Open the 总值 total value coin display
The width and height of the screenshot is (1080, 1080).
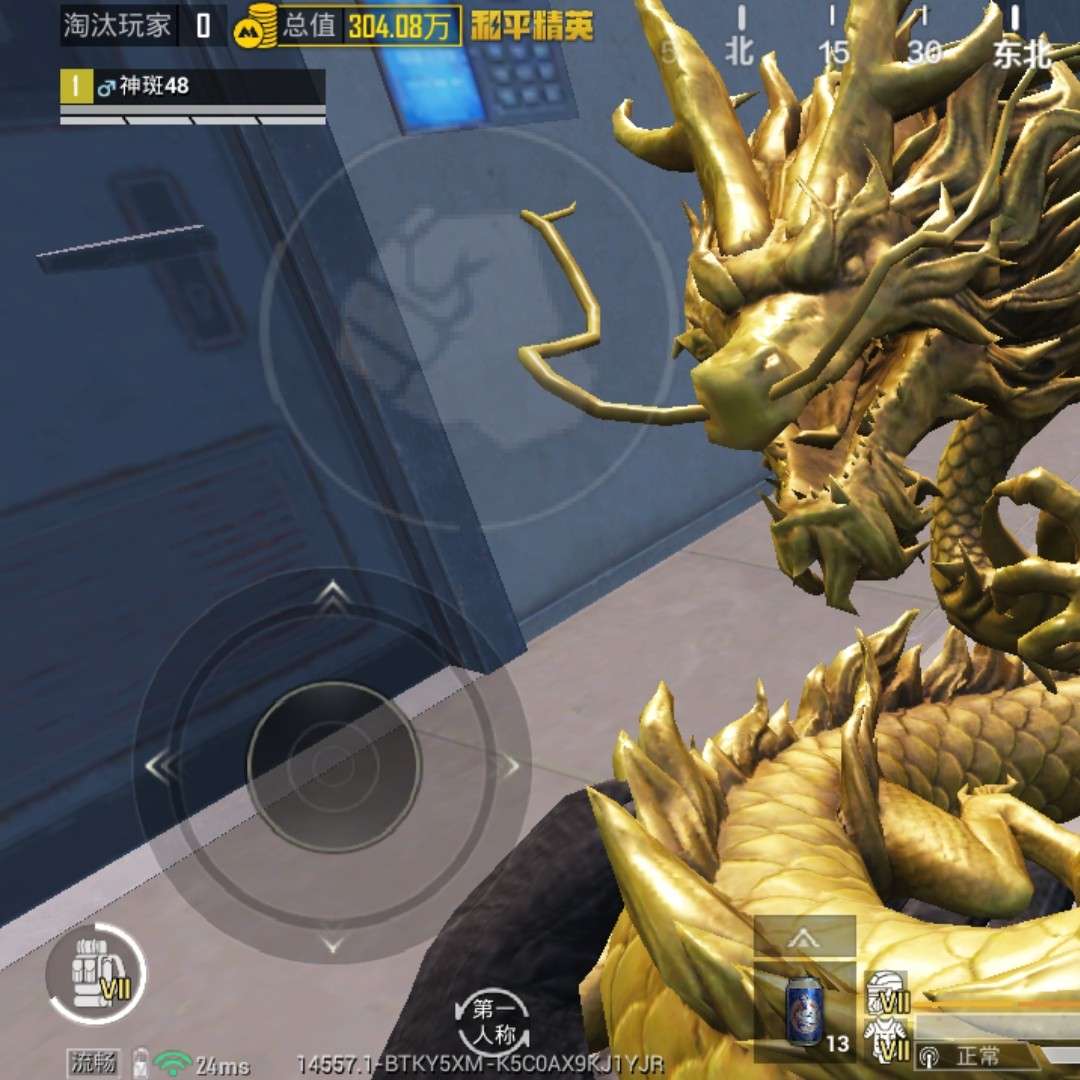(x=350, y=24)
